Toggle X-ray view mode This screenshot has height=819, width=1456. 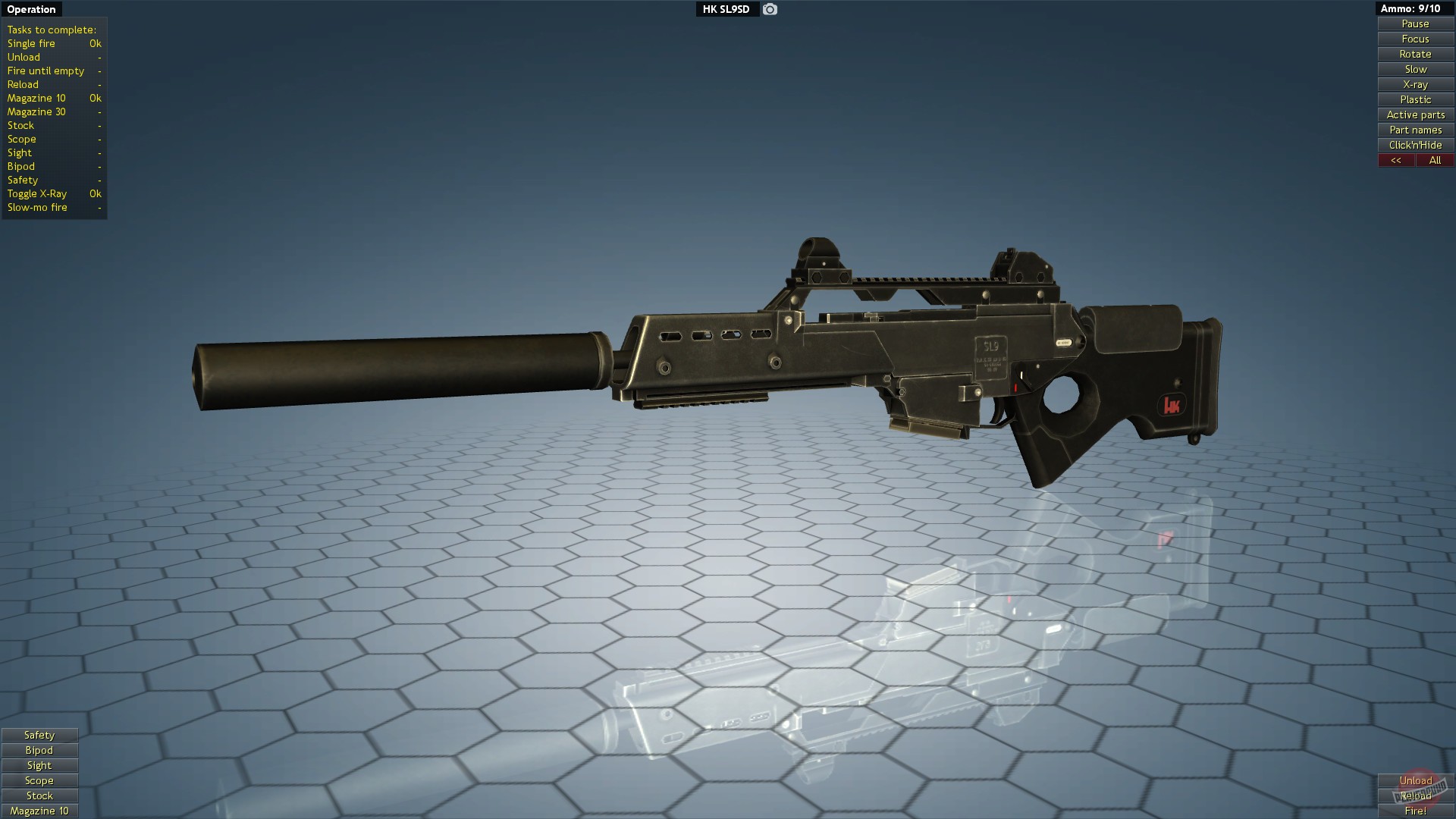coord(1414,84)
